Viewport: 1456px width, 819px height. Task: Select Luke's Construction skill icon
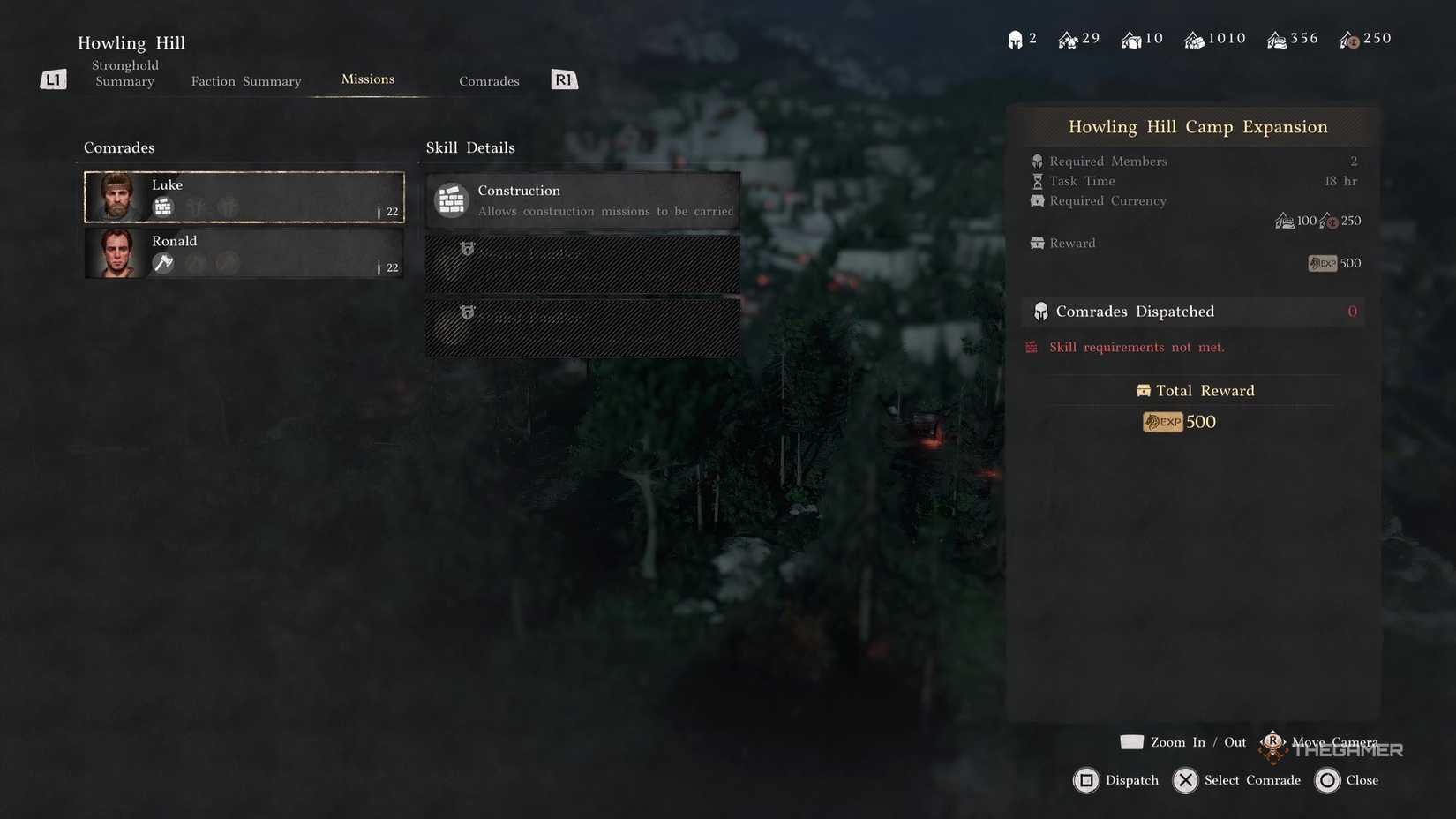pos(162,207)
